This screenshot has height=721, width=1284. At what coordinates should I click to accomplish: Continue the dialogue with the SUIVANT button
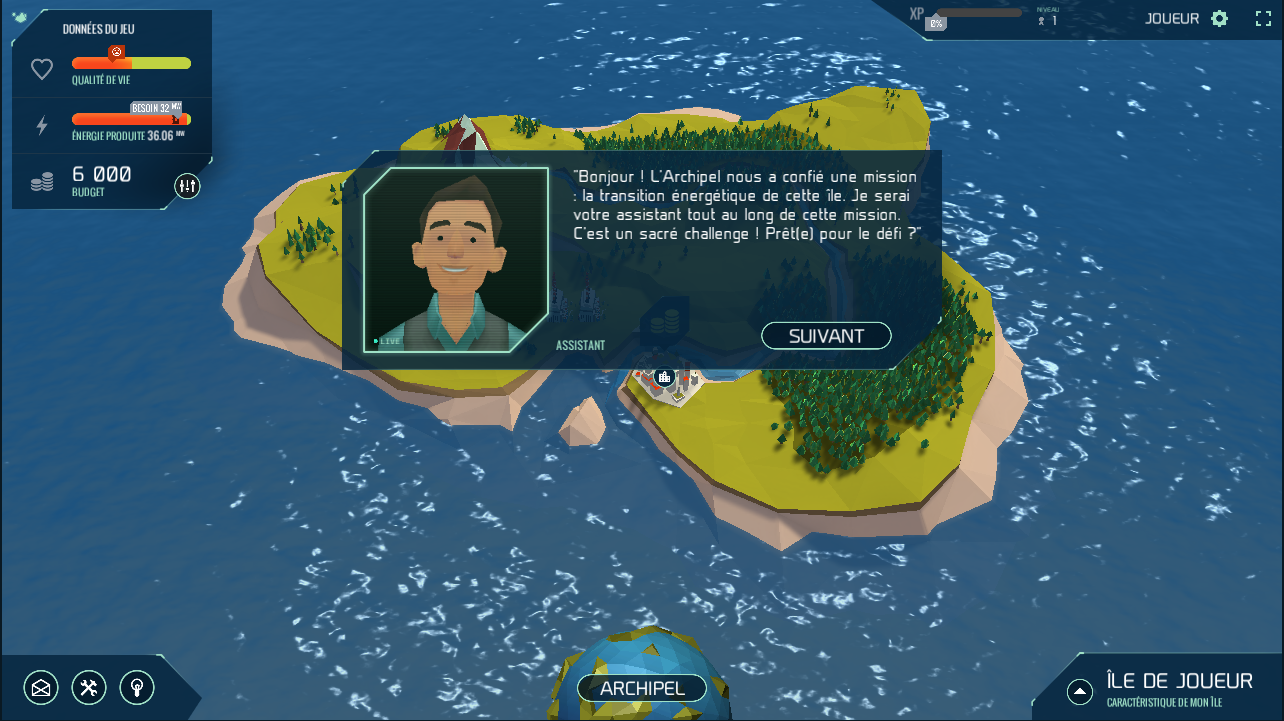[826, 336]
